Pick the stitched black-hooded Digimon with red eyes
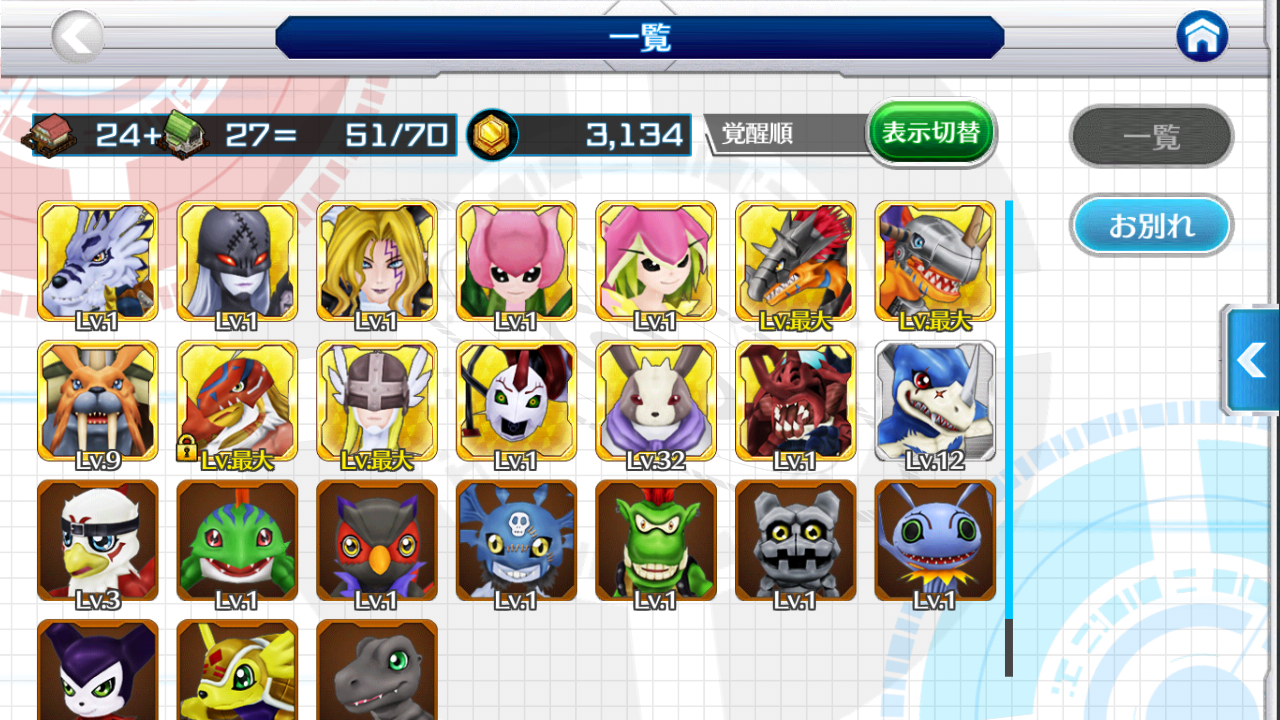Viewport: 1280px width, 720px height. (x=237, y=261)
